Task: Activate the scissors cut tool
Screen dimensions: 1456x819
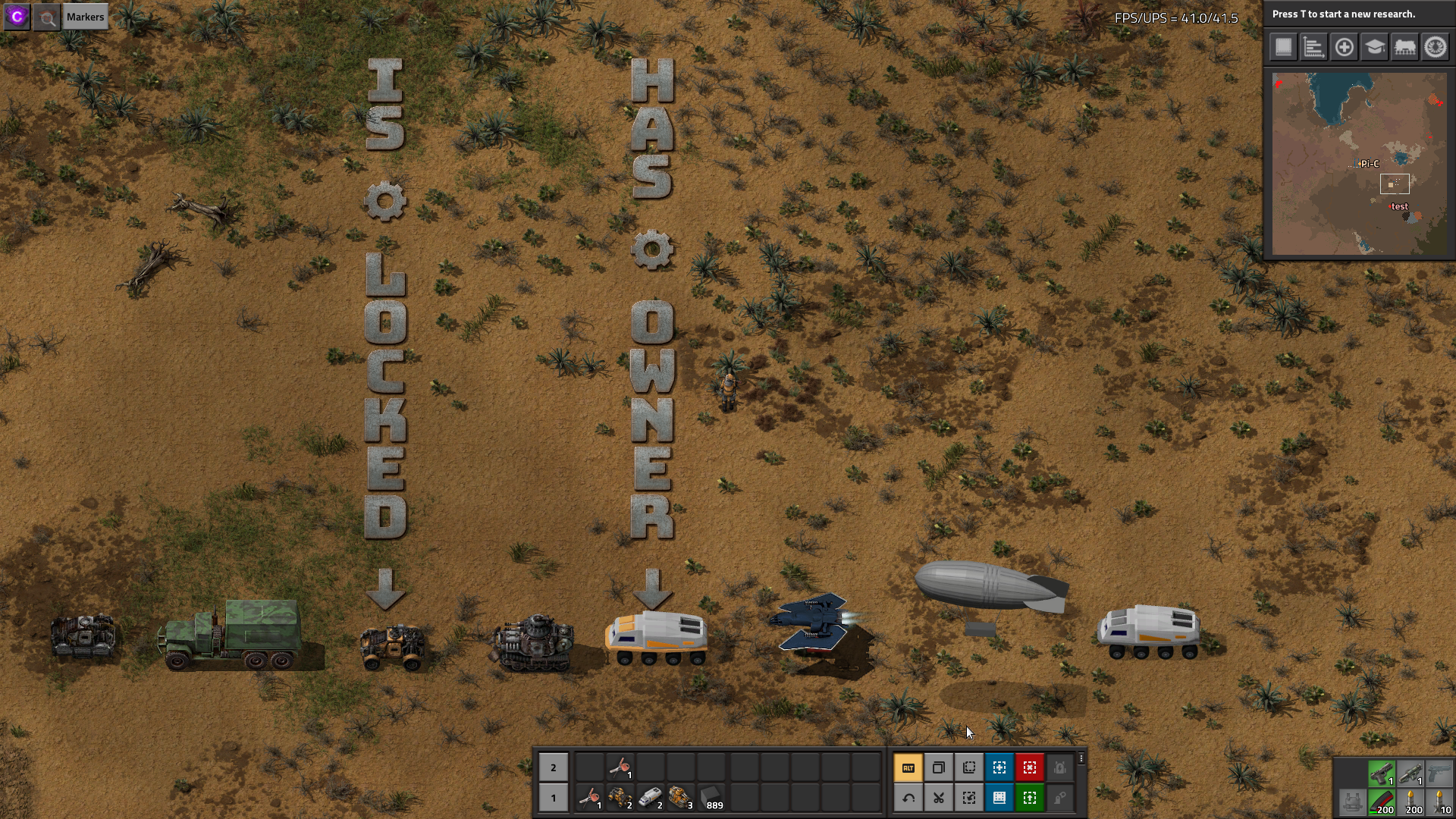Action: point(938,798)
